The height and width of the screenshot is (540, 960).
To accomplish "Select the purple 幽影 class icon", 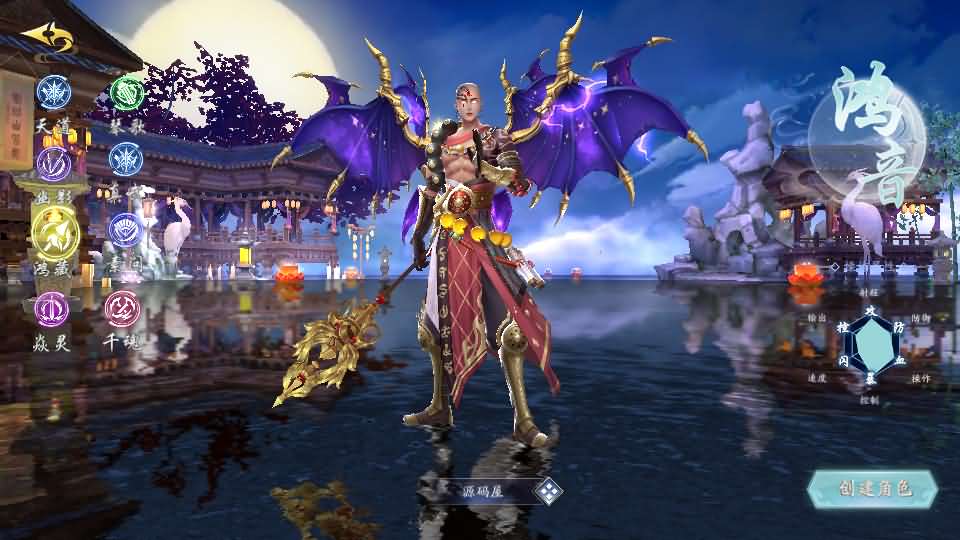I will point(52,163).
